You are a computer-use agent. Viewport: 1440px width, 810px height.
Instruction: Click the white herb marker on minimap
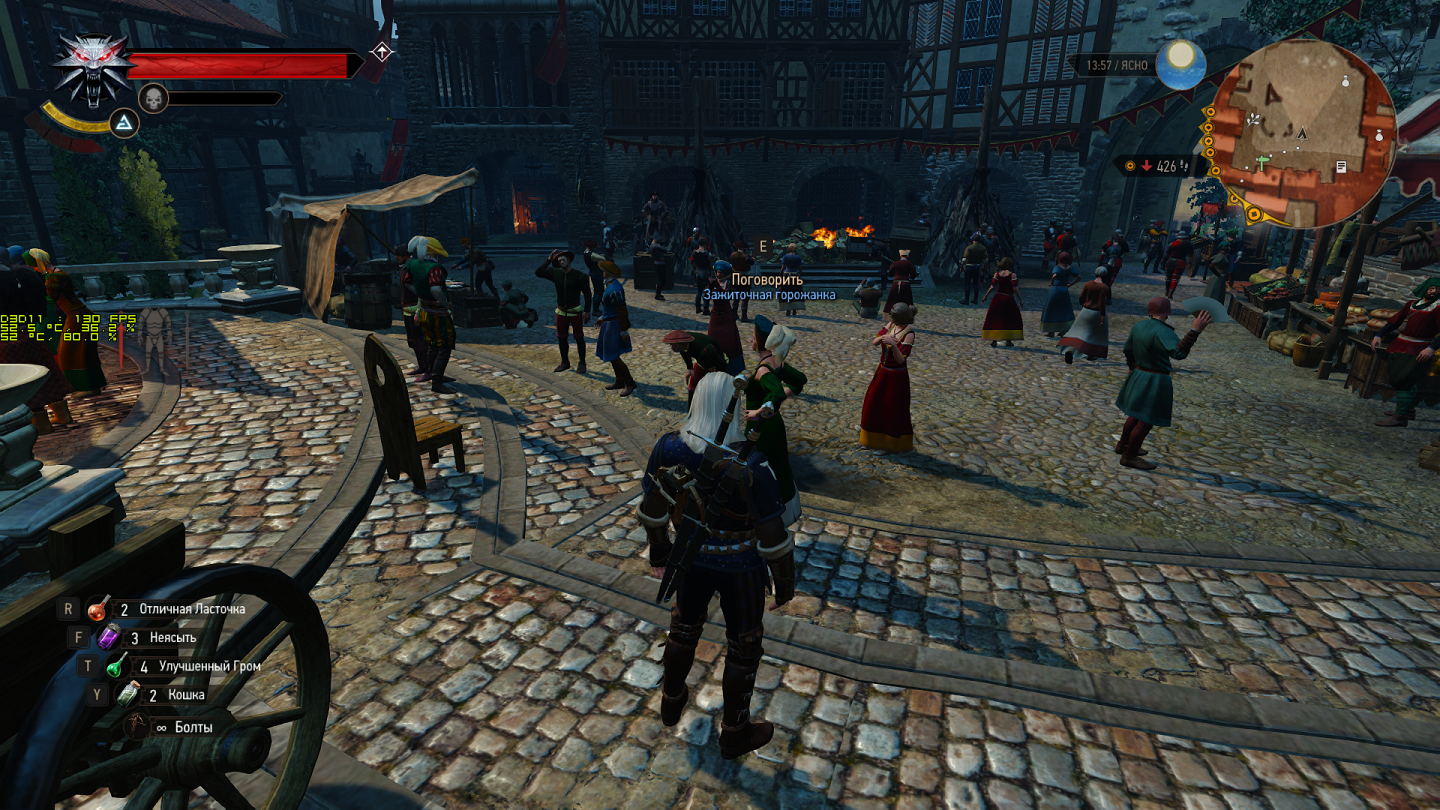point(1254,119)
